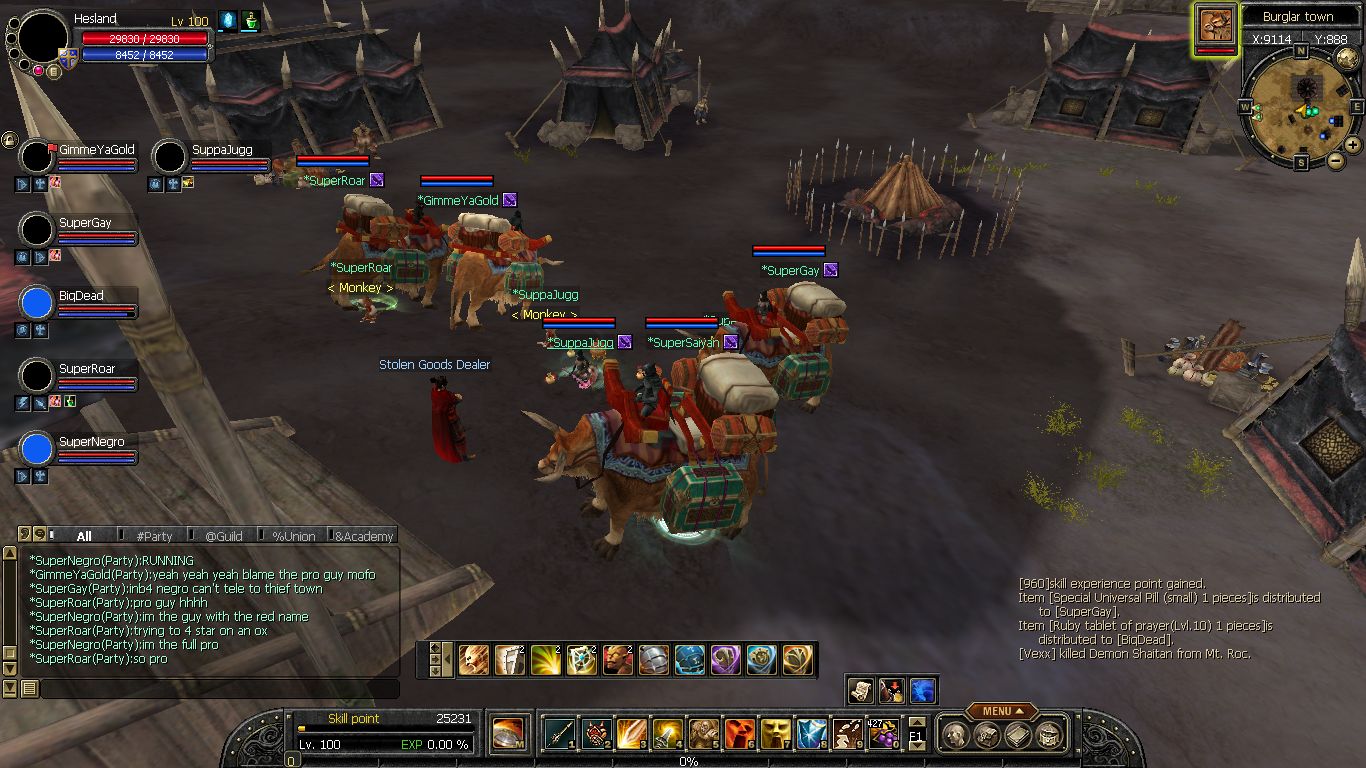Switch to the @Guild chat tab
Screen dimensions: 1366x768
click(x=224, y=536)
